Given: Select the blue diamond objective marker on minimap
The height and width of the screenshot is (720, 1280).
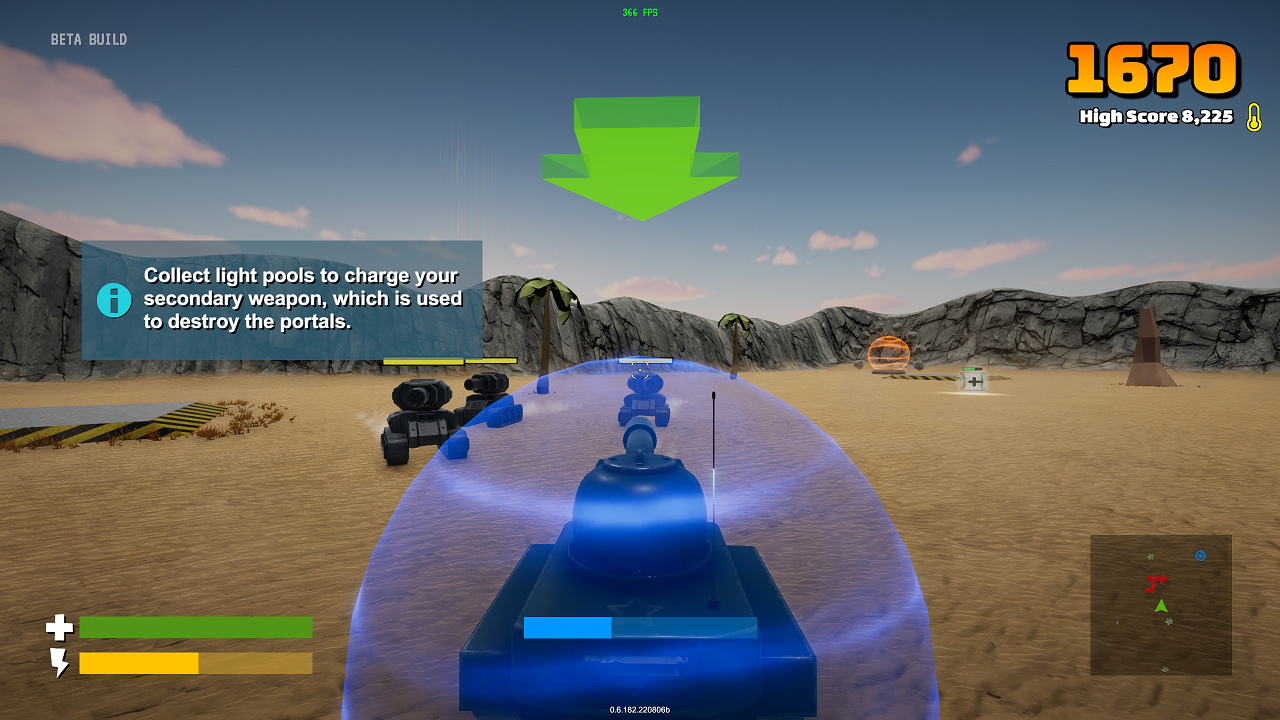Looking at the screenshot, I should coord(1200,555).
